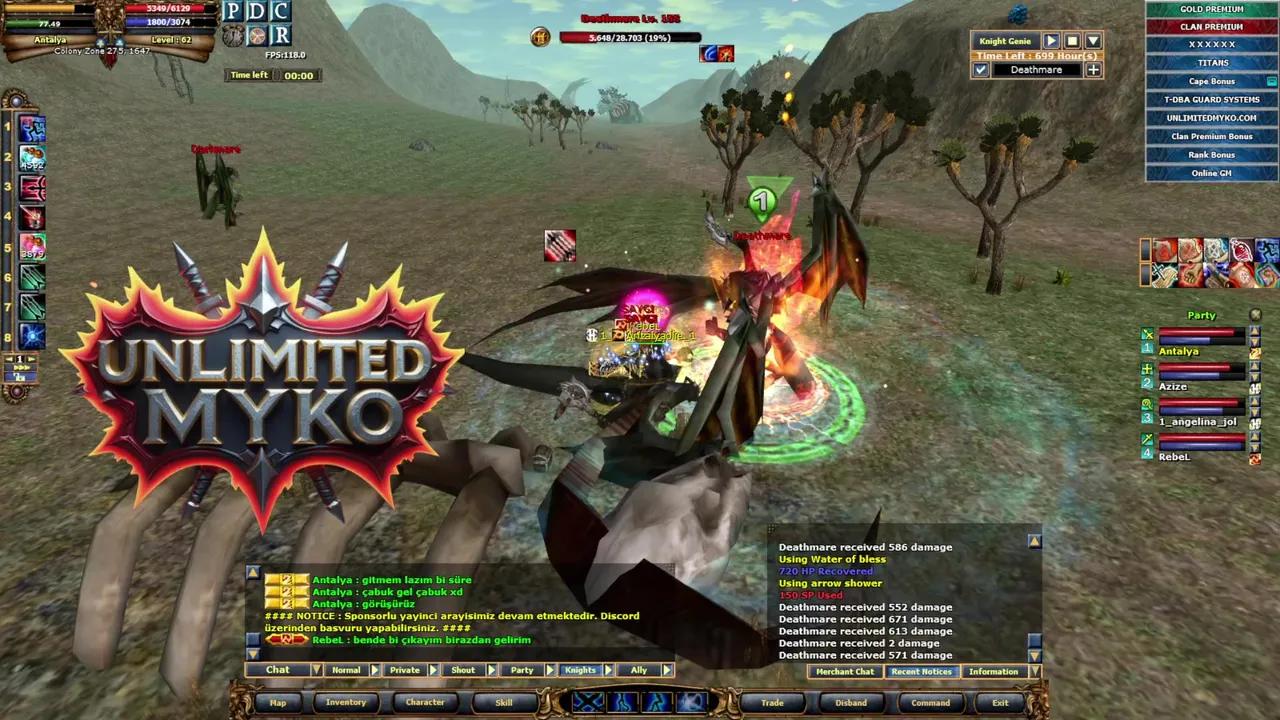Uncheck the Deathmare target checkbox

(x=982, y=70)
